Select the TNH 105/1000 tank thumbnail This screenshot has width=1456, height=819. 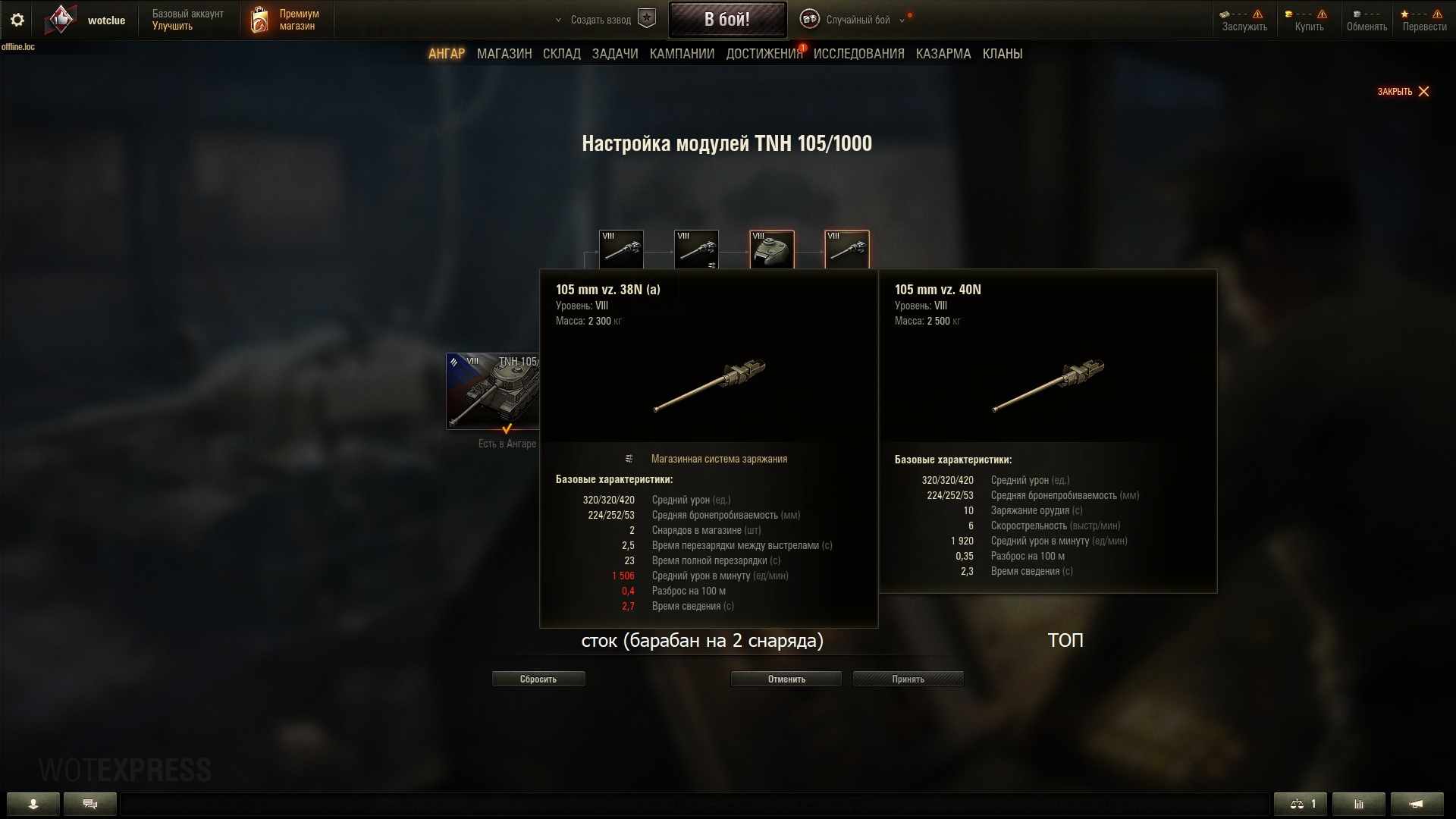click(493, 391)
